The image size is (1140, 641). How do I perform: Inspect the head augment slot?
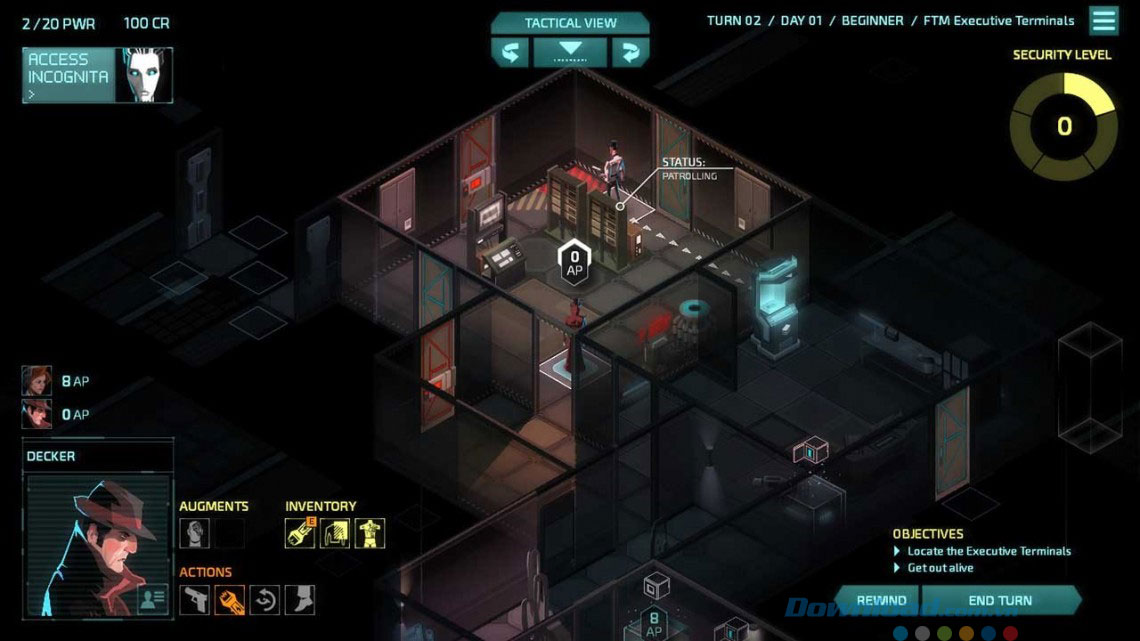(194, 533)
